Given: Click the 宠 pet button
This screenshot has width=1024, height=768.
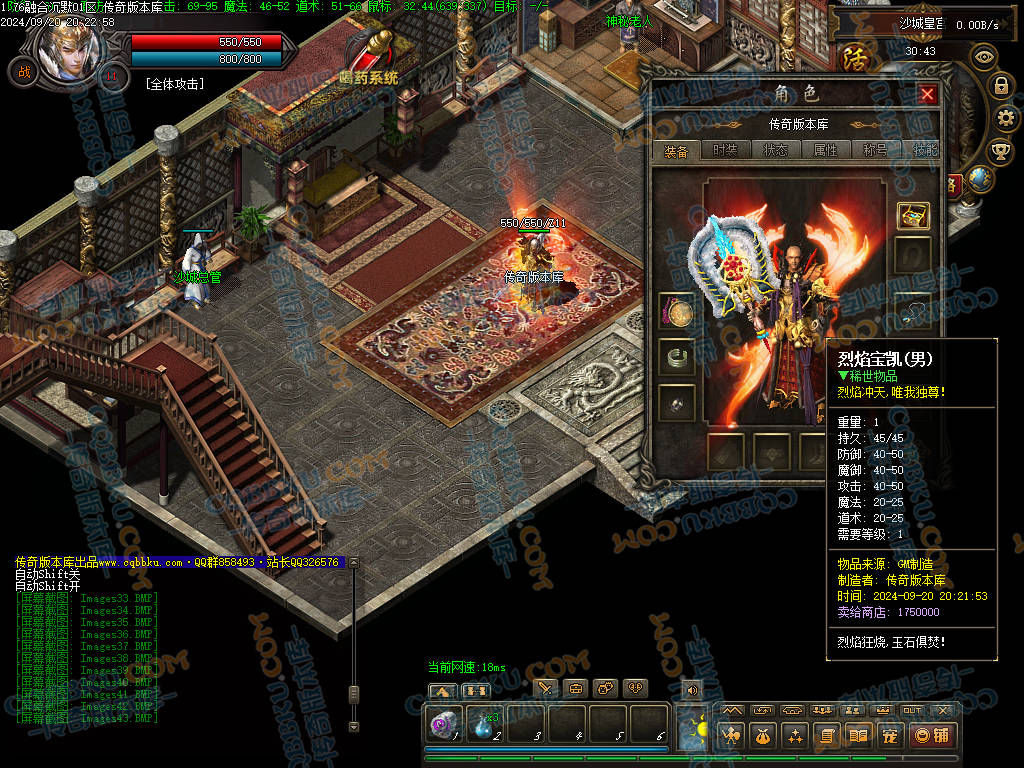Looking at the screenshot, I should pos(888,736).
